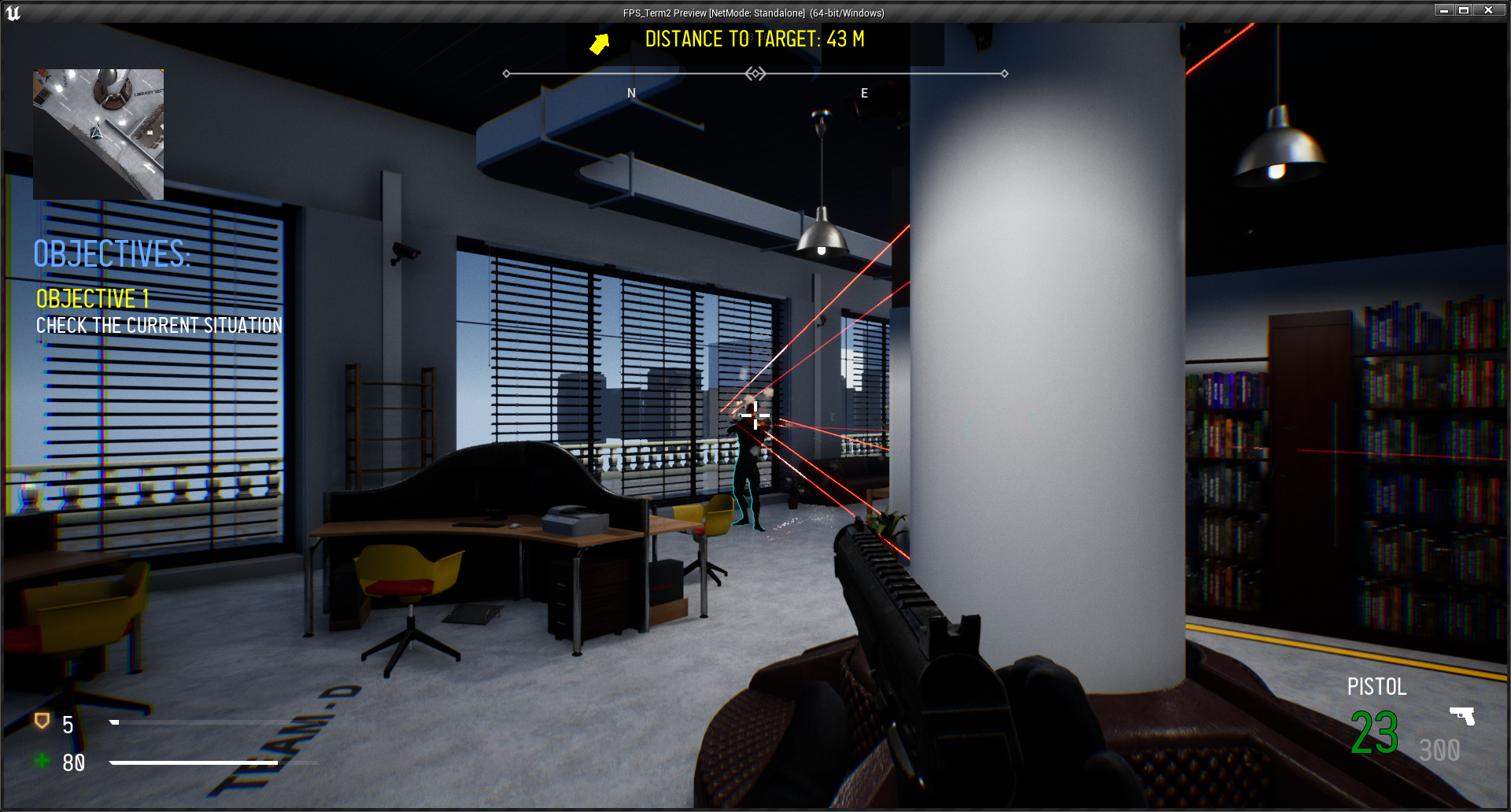This screenshot has height=812, width=1511.
Task: Click the minimap in the corner
Action: [98, 134]
